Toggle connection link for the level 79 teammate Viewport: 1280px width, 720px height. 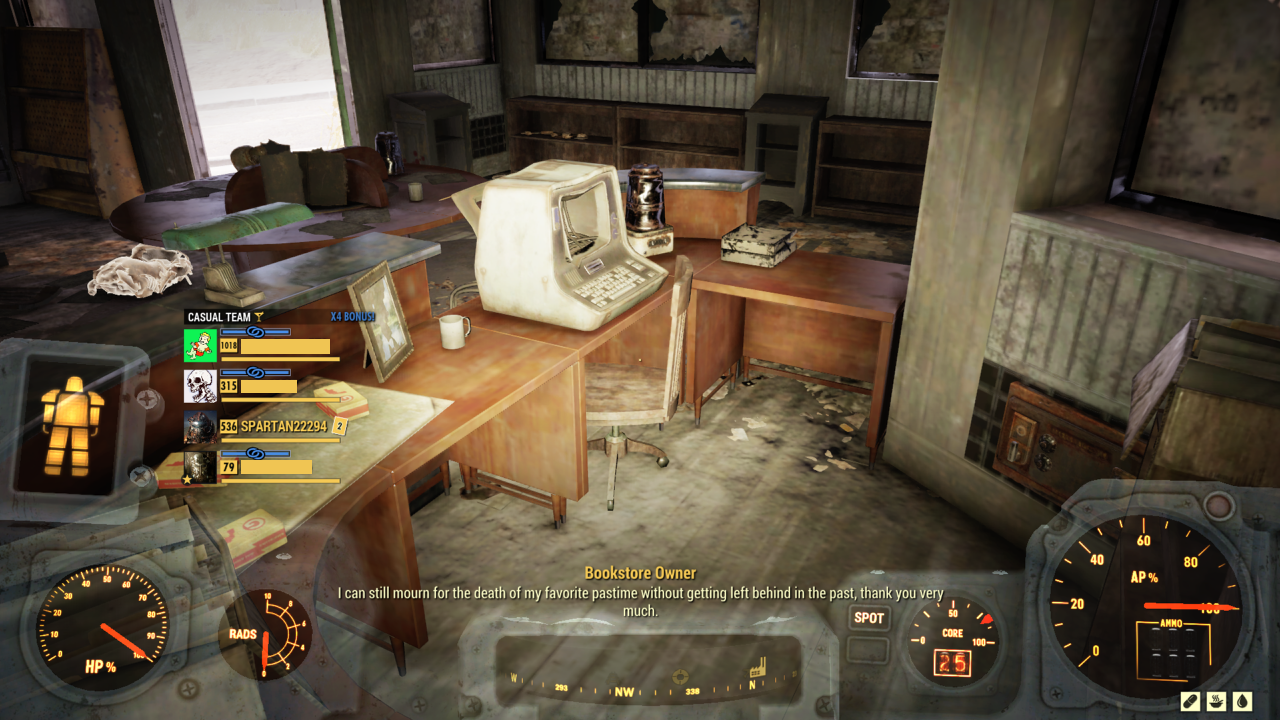point(254,451)
